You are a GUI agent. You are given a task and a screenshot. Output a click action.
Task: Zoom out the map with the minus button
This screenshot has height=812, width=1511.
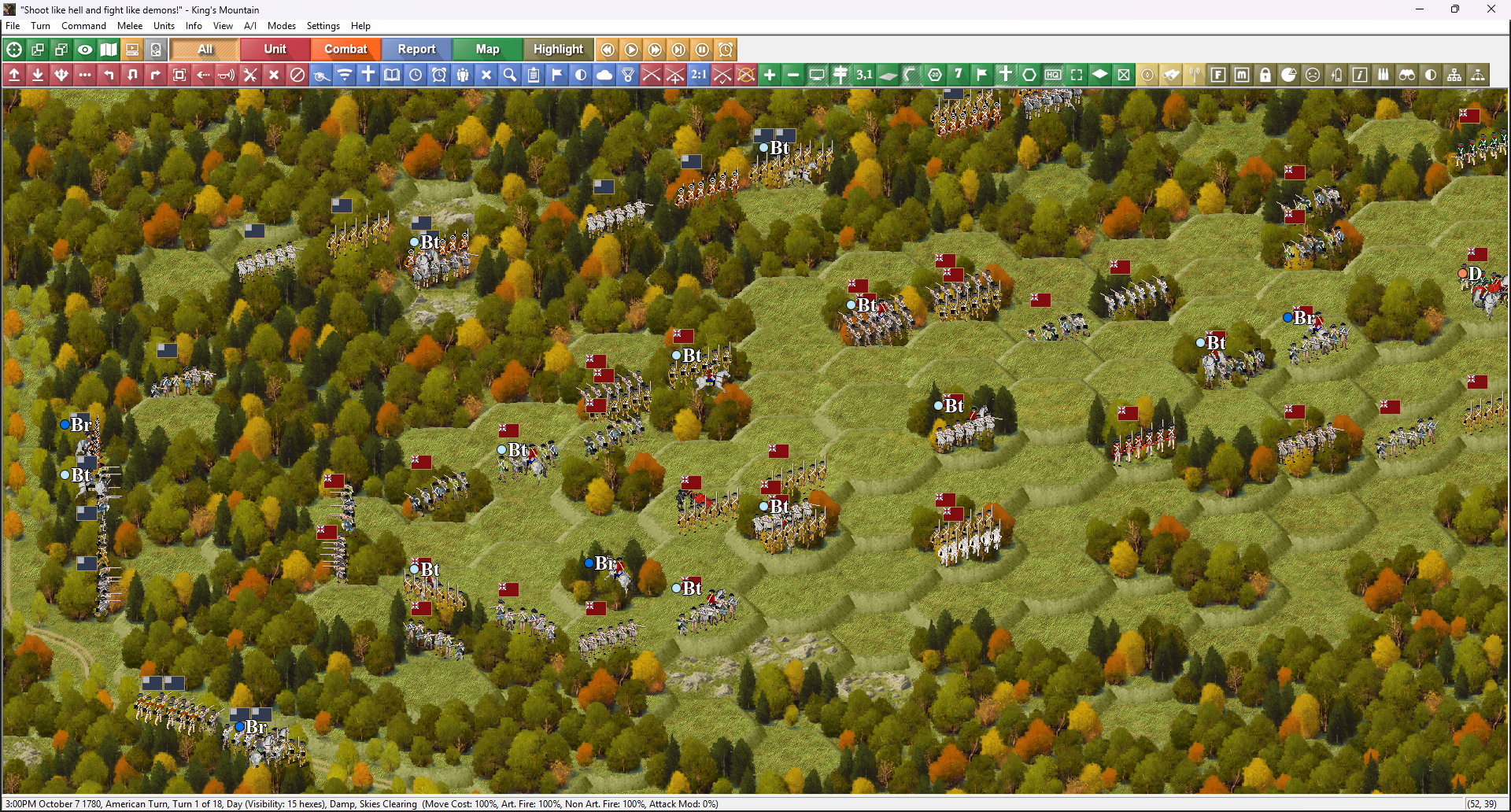point(793,75)
